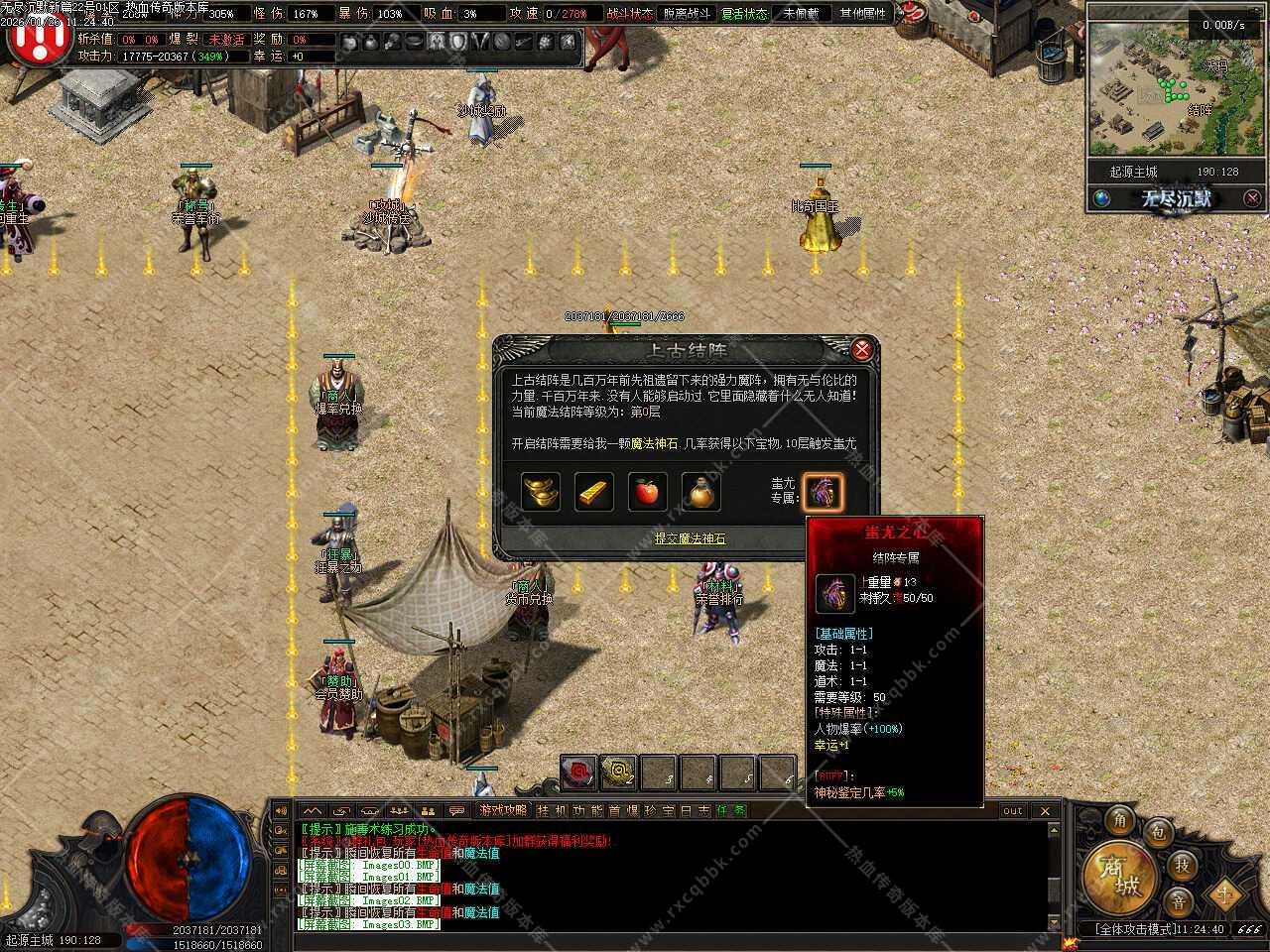
Task: Open the skills panel with 技 button
Action: coord(1182,865)
